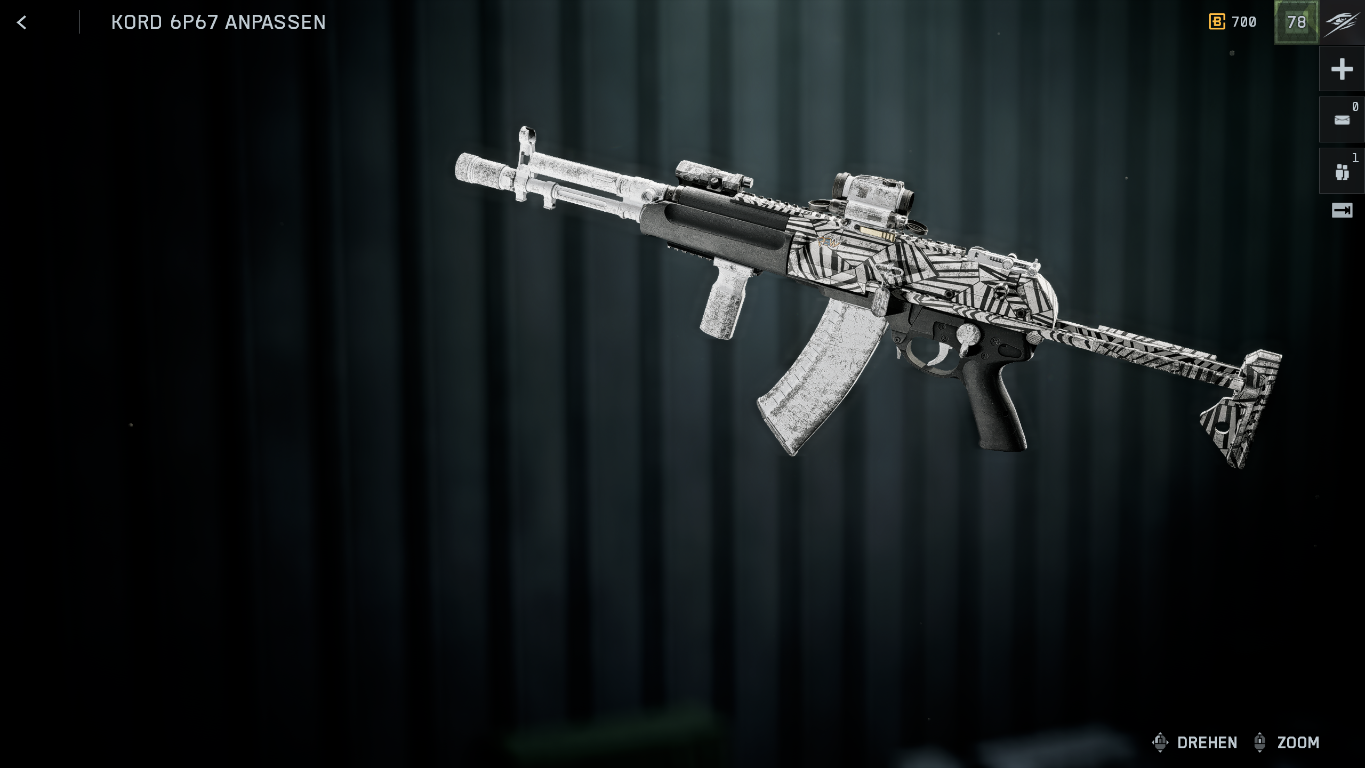Click the ZOOM label at the bottom
Viewport: 1365px width, 768px height.
point(1298,743)
